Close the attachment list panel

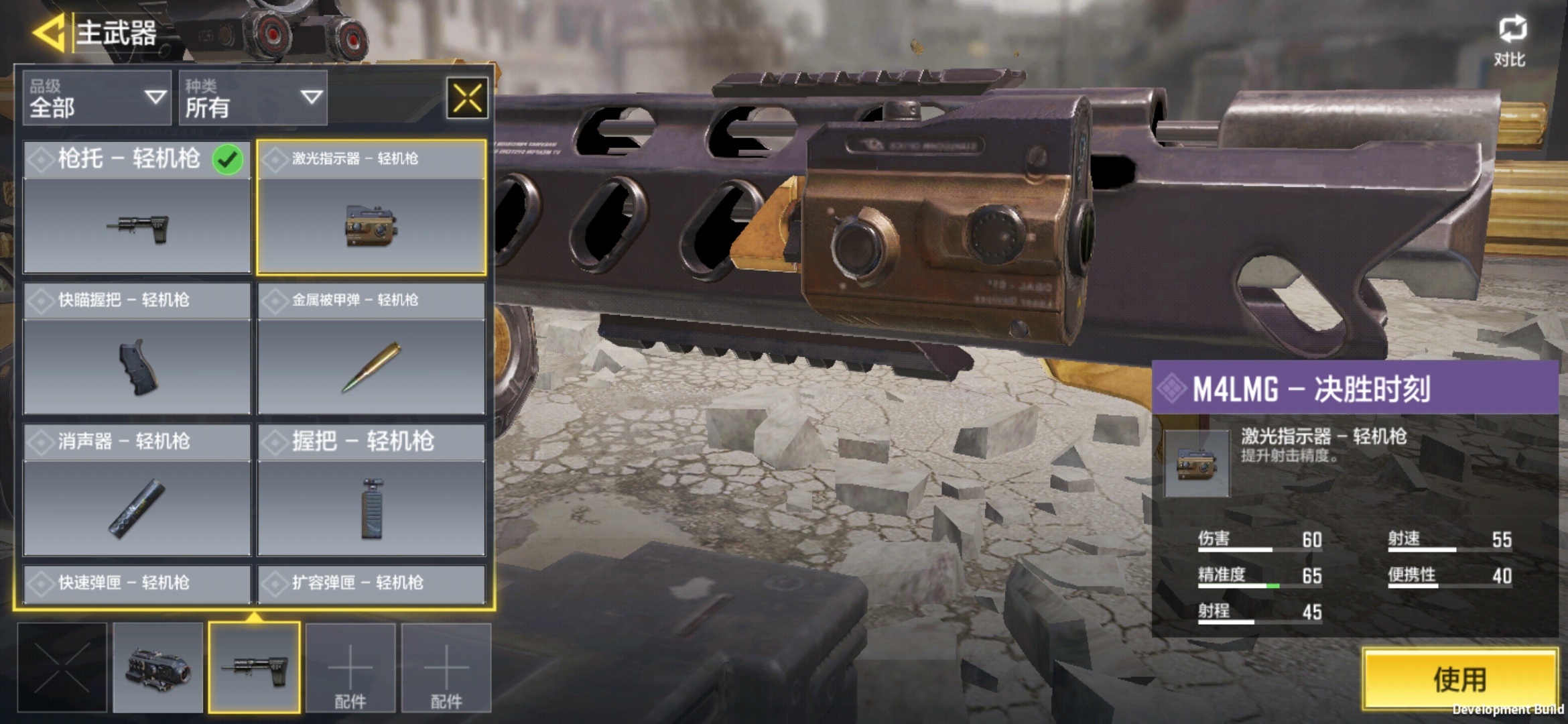pyautogui.click(x=467, y=99)
